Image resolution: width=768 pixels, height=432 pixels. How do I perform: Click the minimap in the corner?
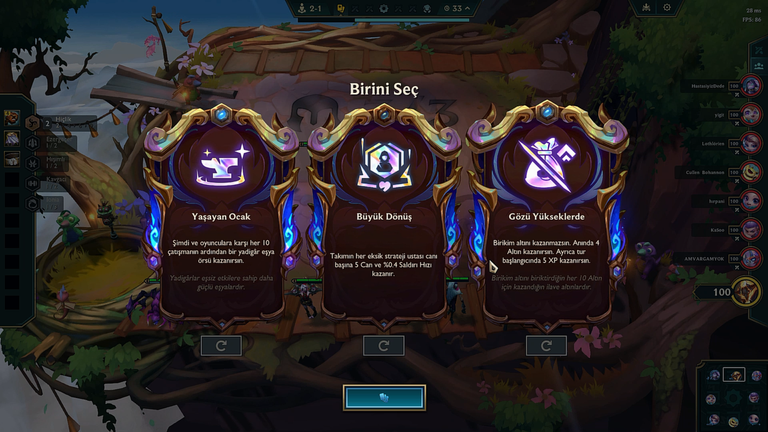pos(731,397)
